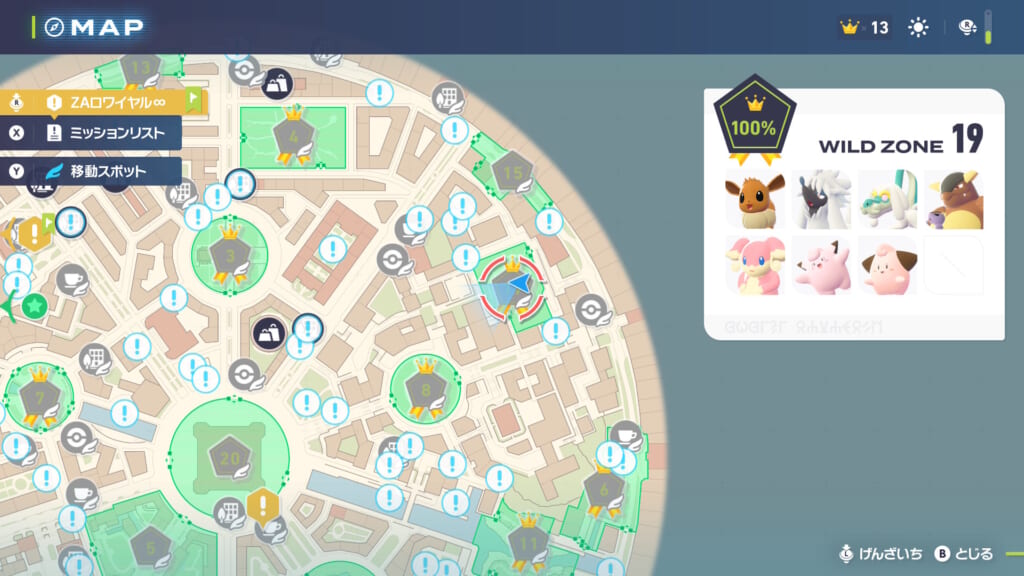Choose the Wild Zone 4 marker
Image resolution: width=1024 pixels, height=576 pixels.
click(x=293, y=136)
